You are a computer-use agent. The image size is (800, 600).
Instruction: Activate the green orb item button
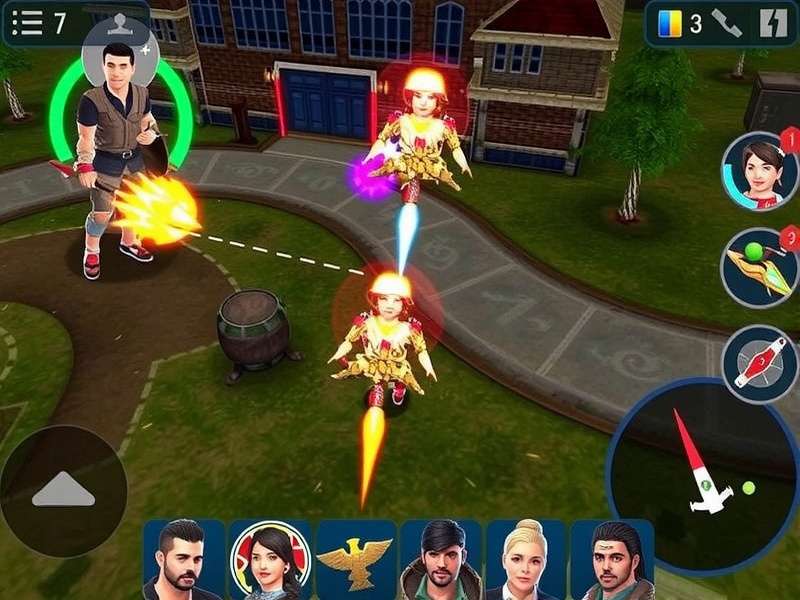coord(759,267)
